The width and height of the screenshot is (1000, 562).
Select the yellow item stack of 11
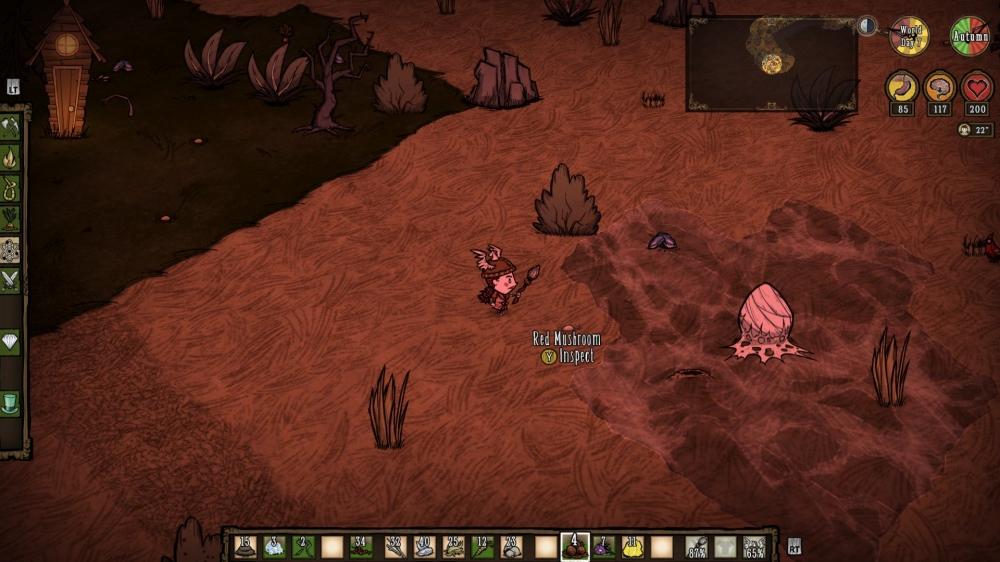(632, 547)
